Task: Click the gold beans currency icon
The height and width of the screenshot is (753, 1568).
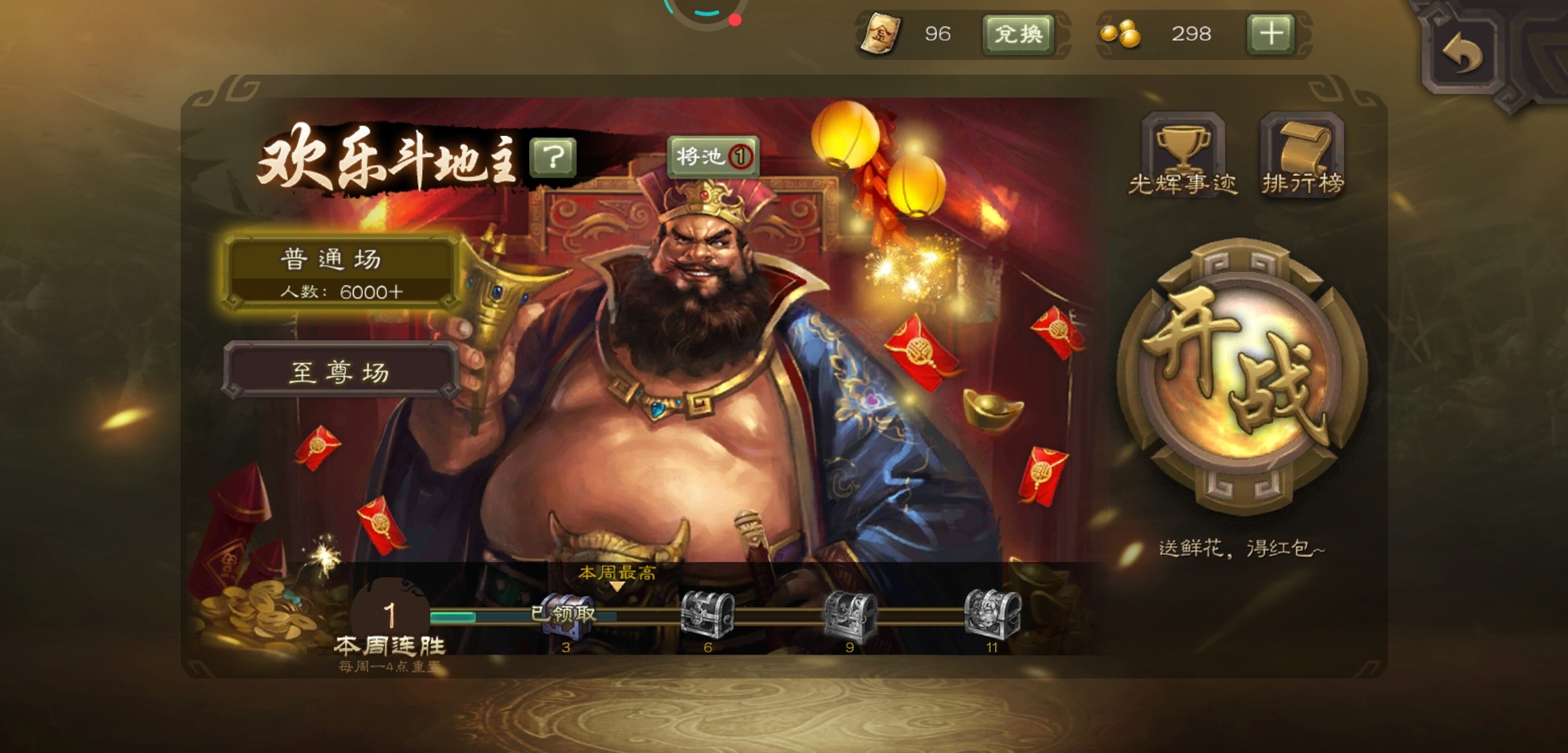Action: click(x=1121, y=35)
